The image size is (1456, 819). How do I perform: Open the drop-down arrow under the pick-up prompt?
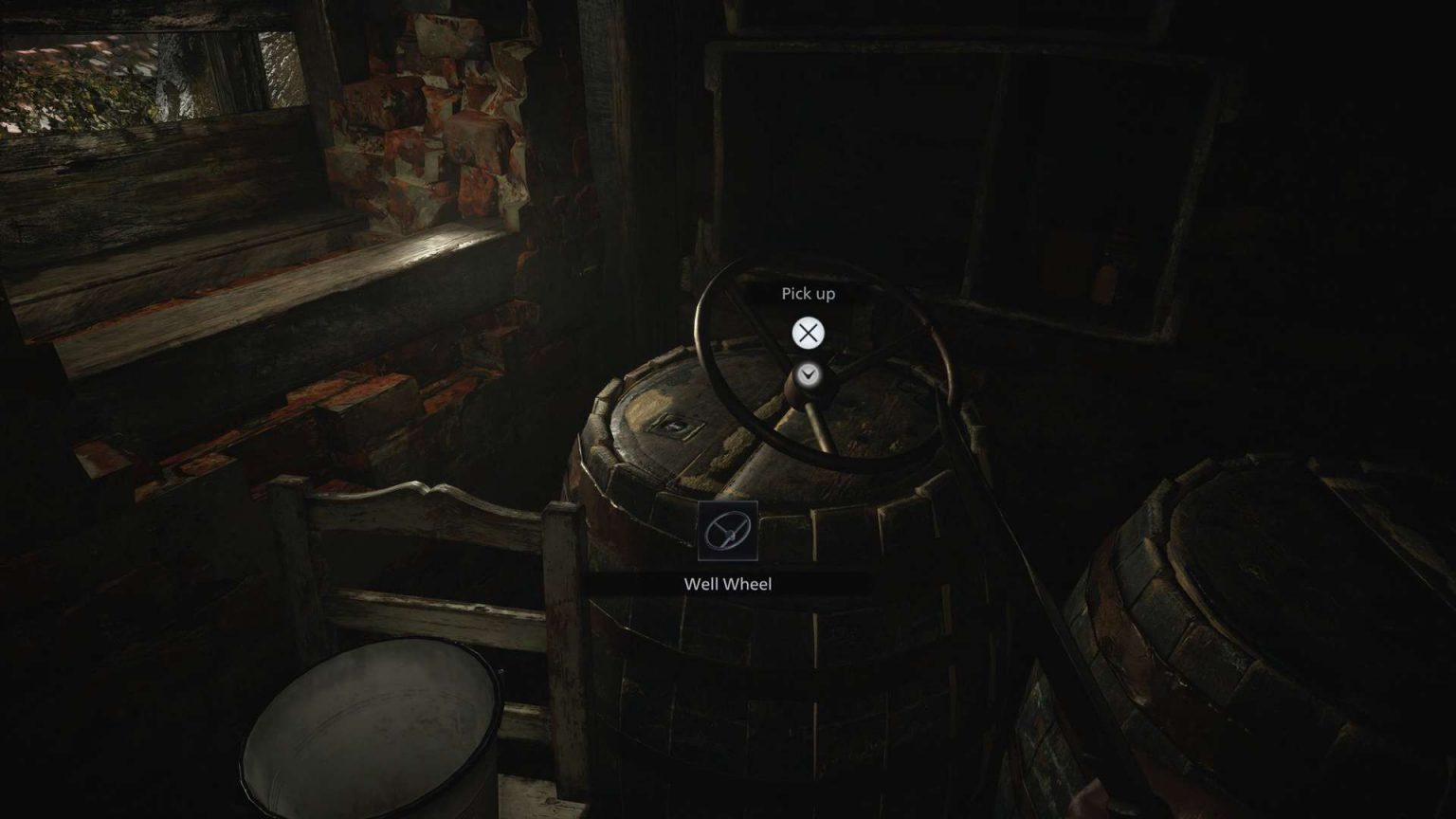coord(808,373)
